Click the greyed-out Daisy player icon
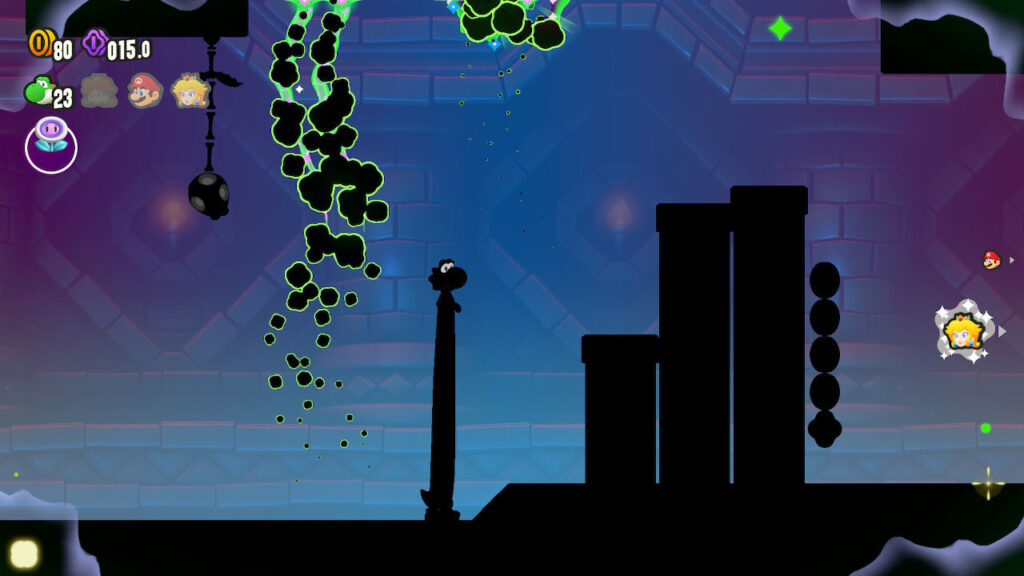The image size is (1024, 576). pyautogui.click(x=99, y=91)
